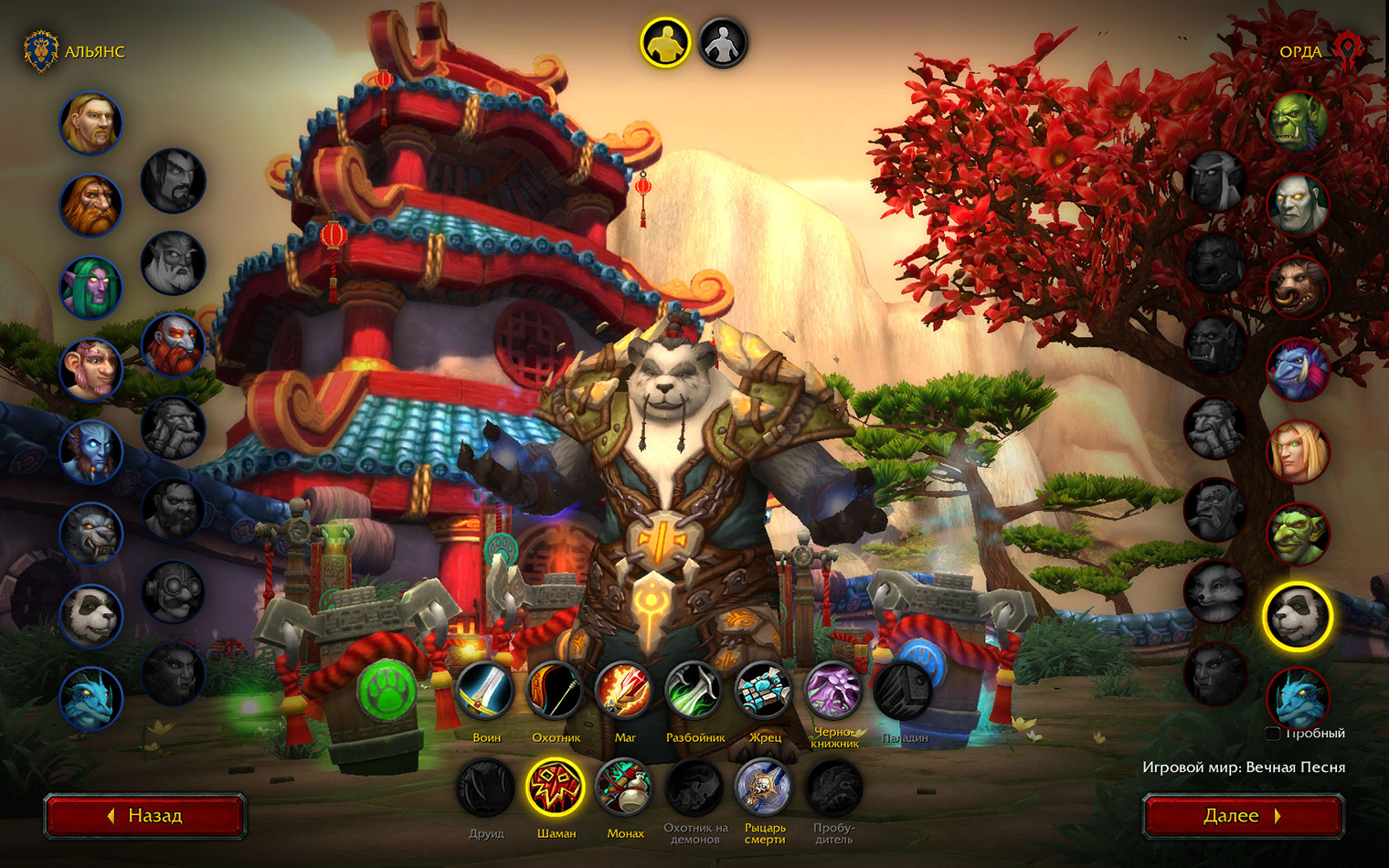Select the Шаман class icon

click(556, 787)
